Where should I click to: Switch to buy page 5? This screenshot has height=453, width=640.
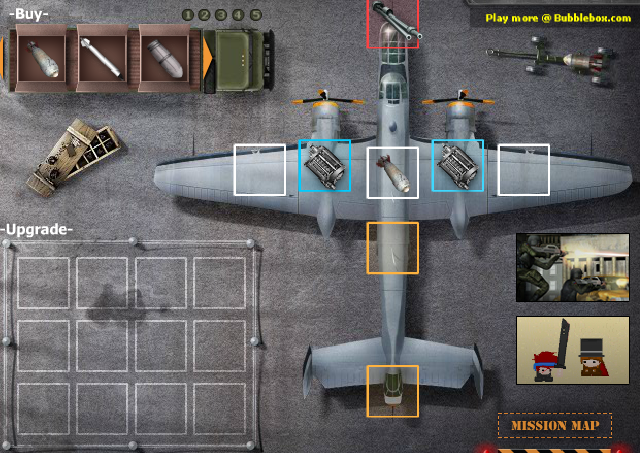coord(255,15)
